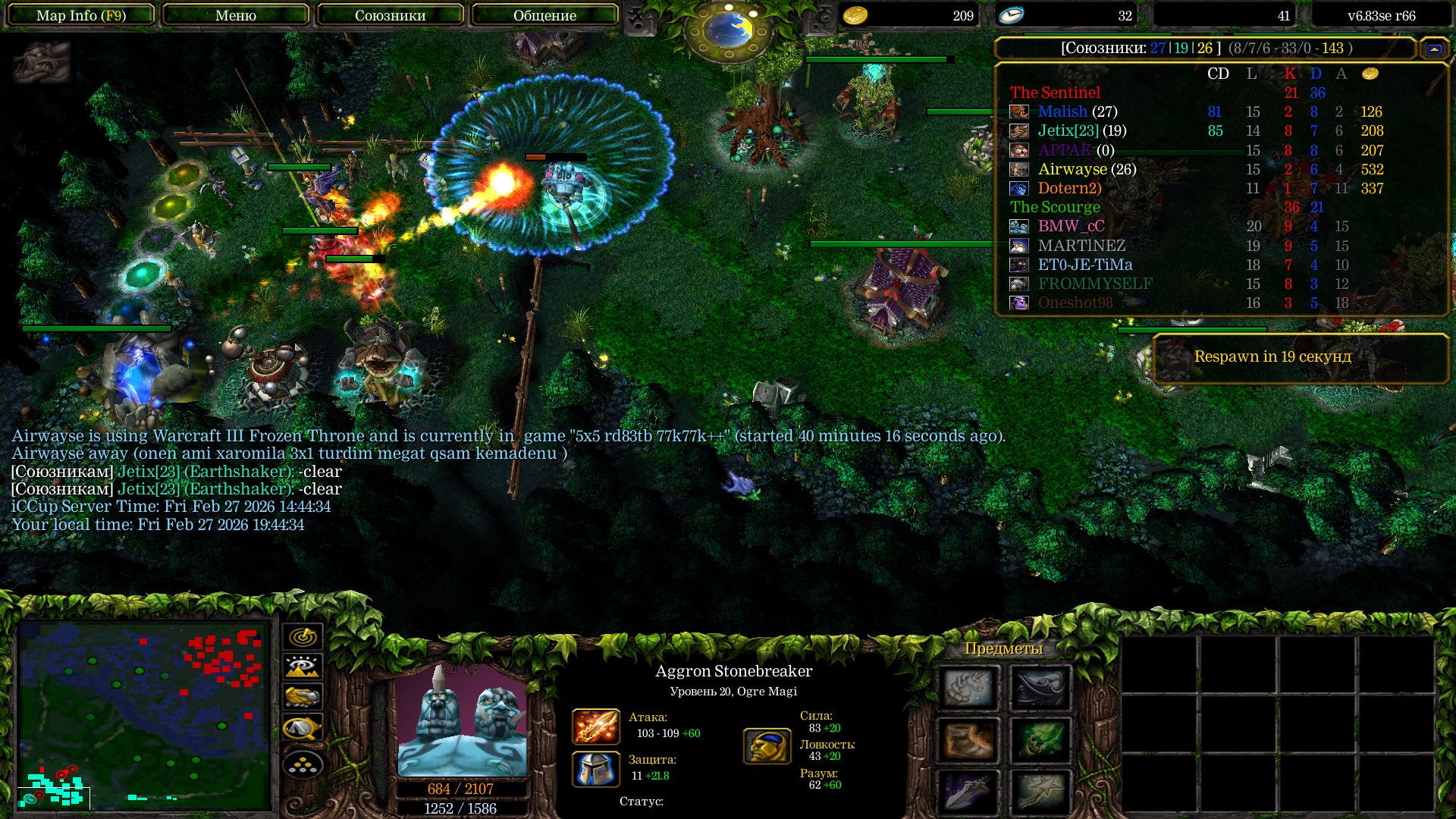Open the Меню game menu

pos(236,15)
